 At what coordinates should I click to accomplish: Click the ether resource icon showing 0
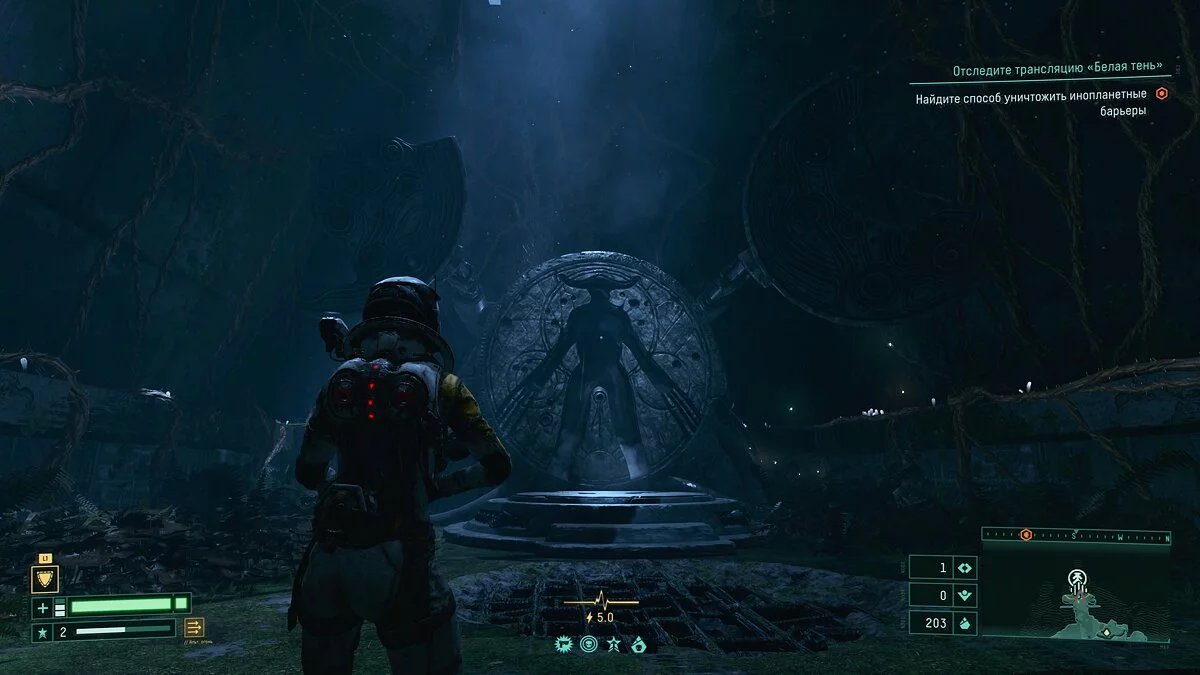[966, 596]
